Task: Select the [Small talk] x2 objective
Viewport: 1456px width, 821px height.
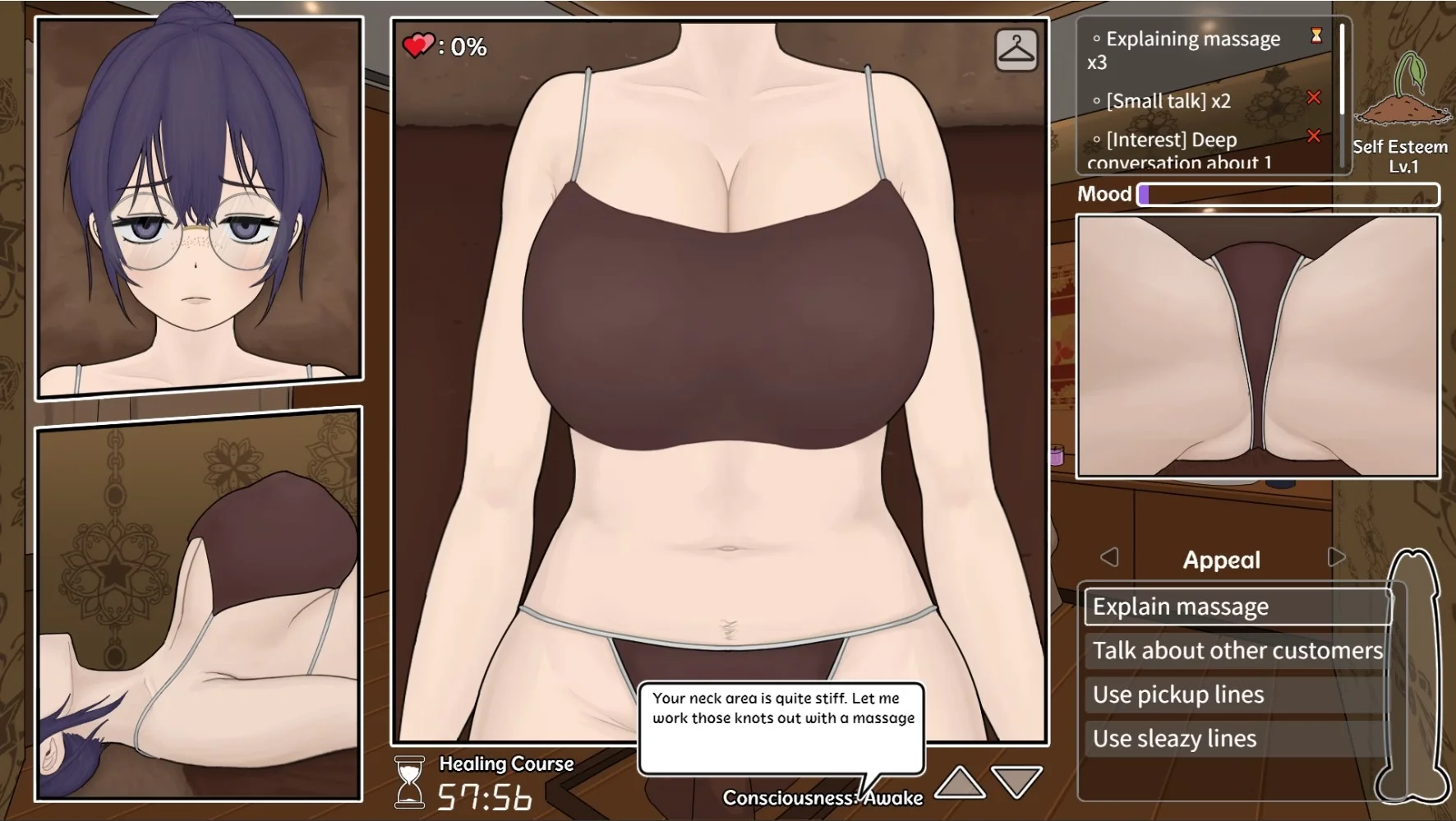Action: pos(1168,101)
